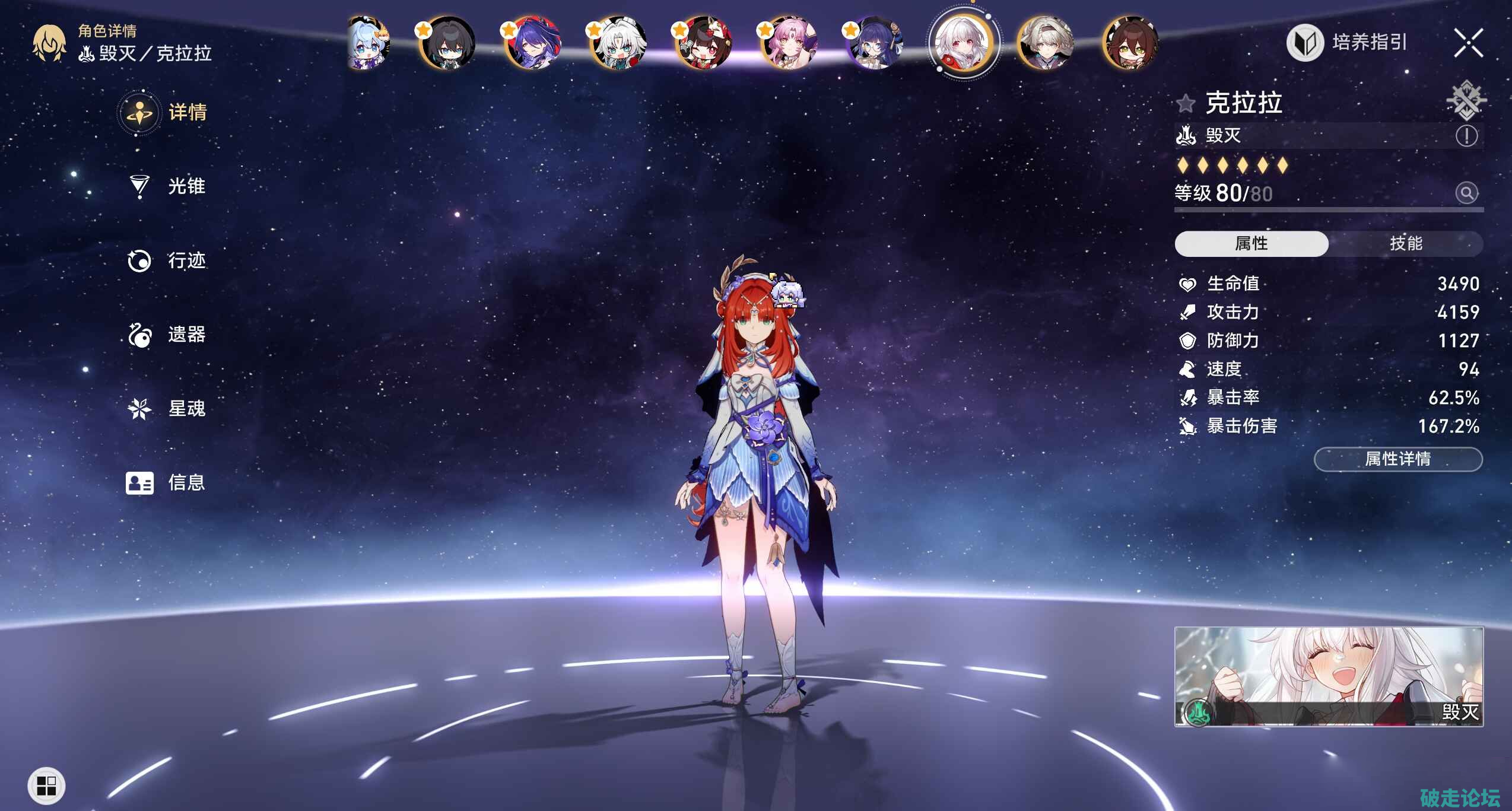Open the four-square grid button
This screenshot has height=811, width=1512.
[46, 786]
